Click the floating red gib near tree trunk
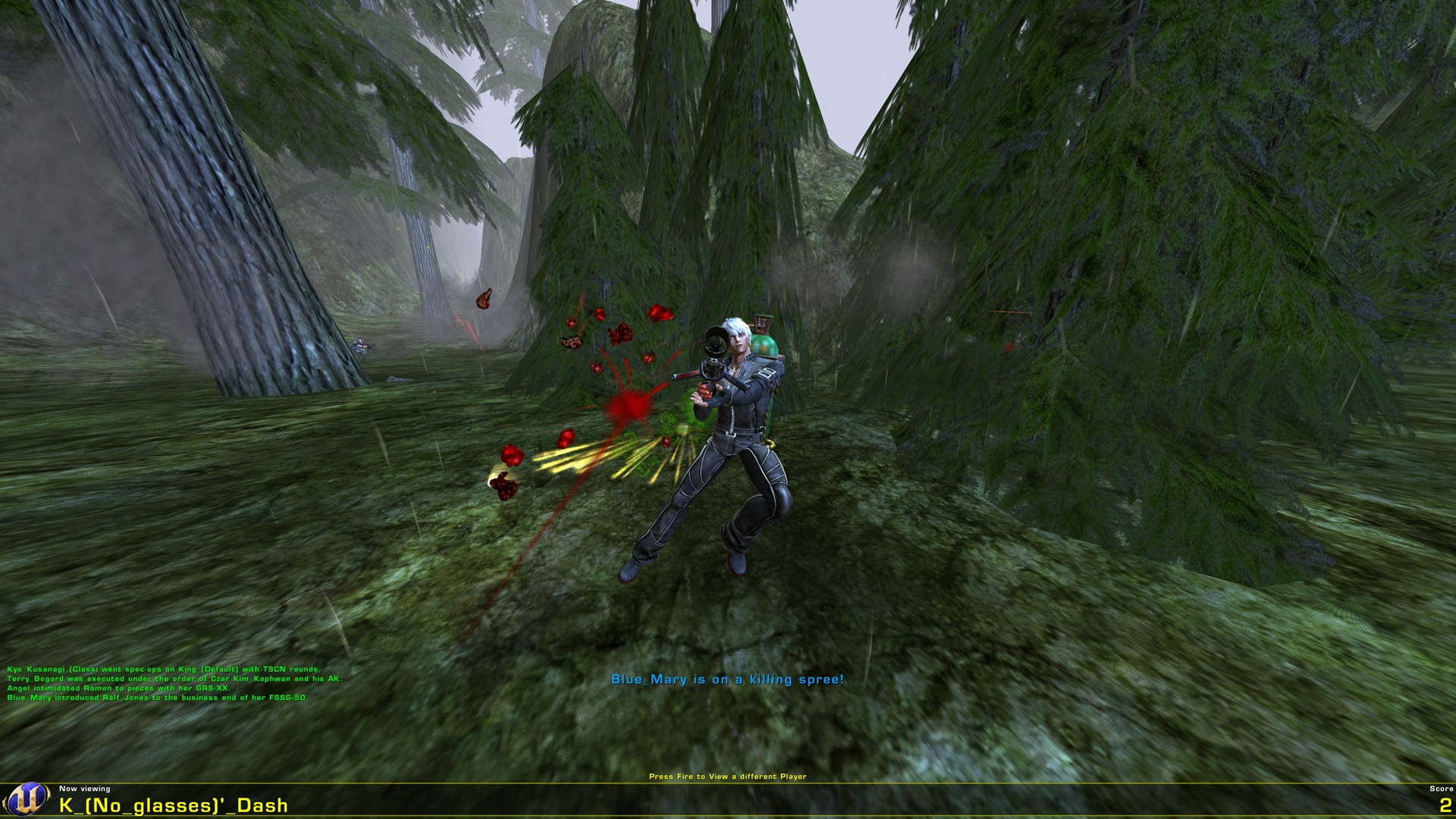Screen dimensions: 1456x819 click(484, 300)
